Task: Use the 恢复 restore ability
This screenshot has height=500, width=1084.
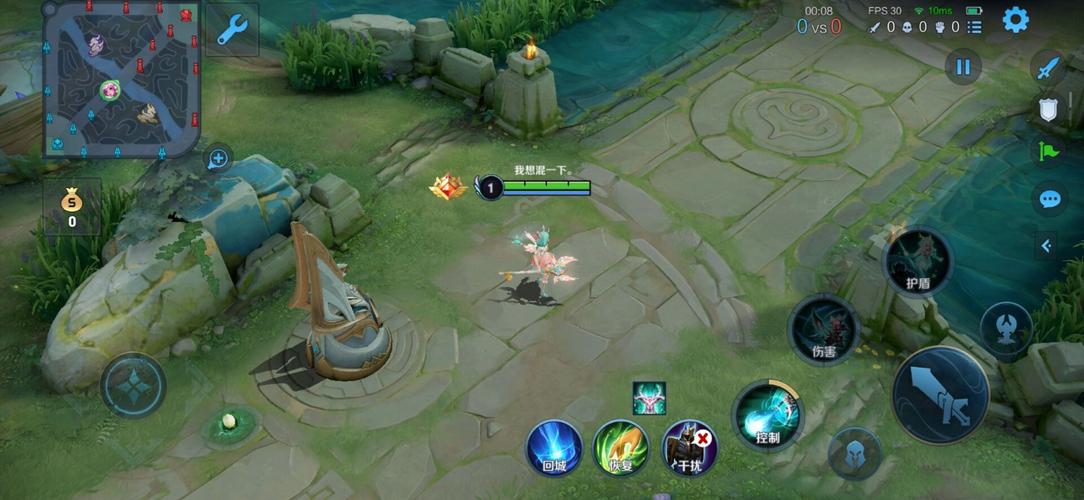Action: 621,446
